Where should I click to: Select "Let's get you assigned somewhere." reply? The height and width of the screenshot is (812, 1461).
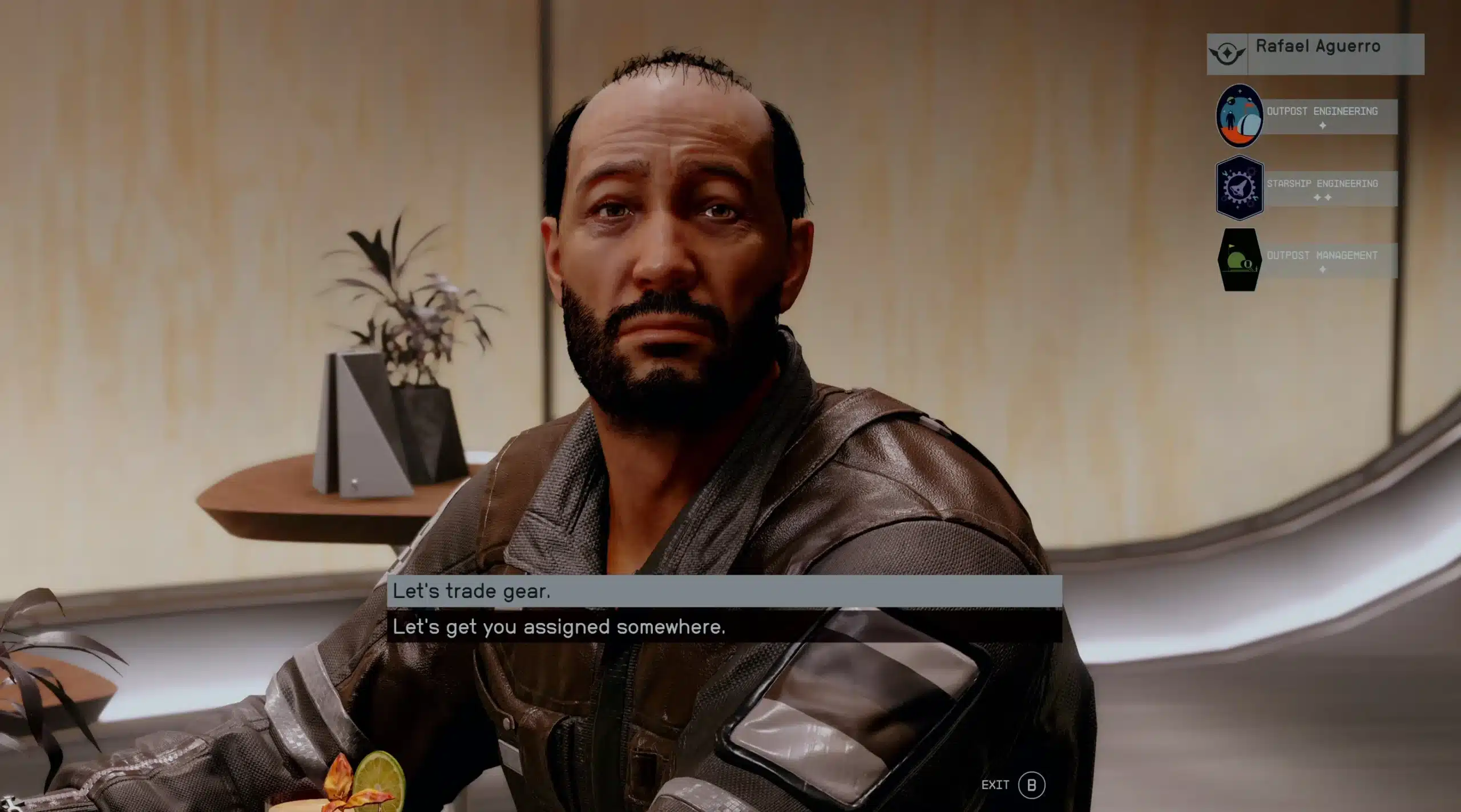(724, 627)
